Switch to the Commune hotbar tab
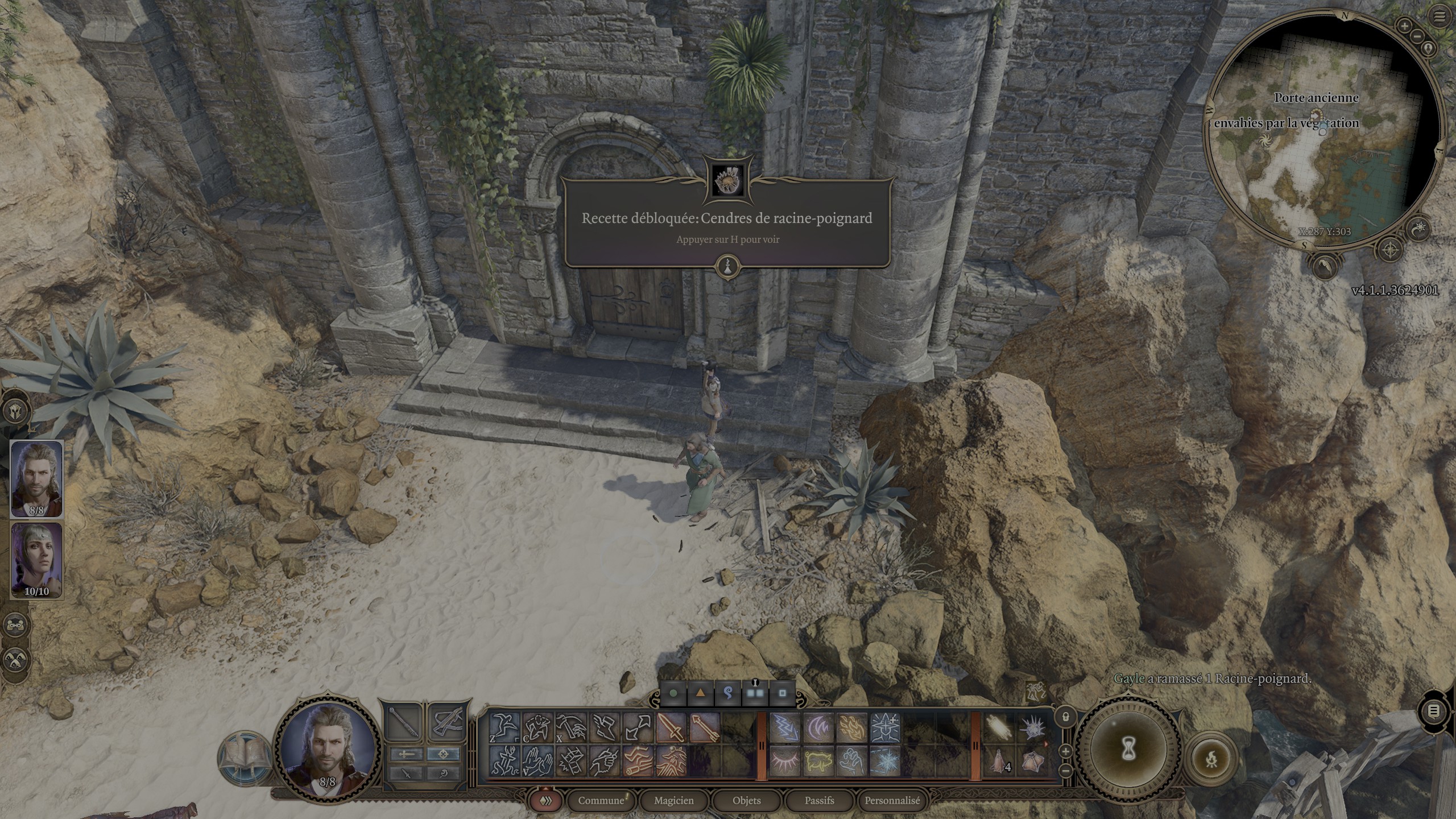This screenshot has width=1456, height=819. 601,800
